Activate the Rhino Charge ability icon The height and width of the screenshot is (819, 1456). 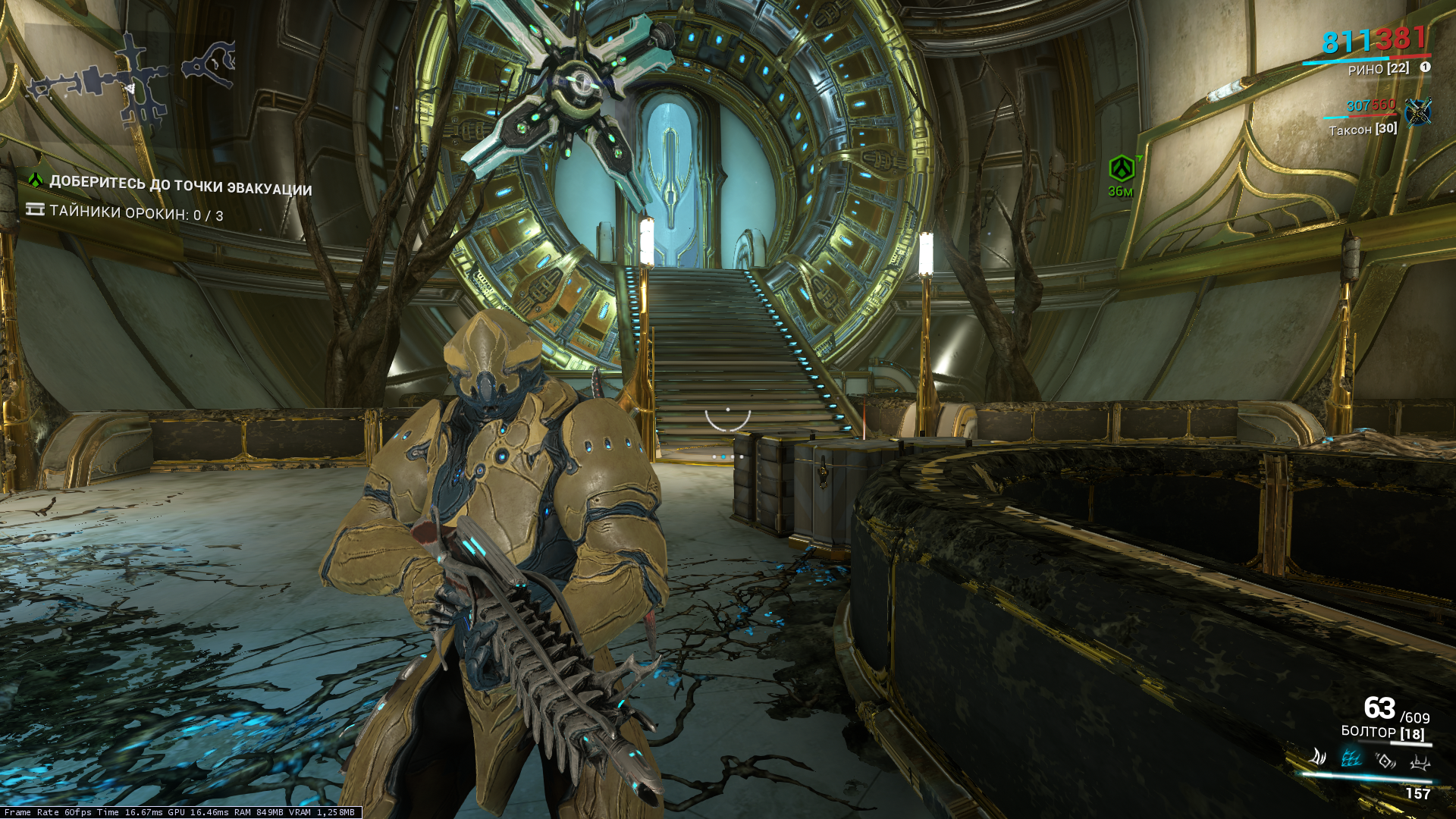click(x=1319, y=757)
